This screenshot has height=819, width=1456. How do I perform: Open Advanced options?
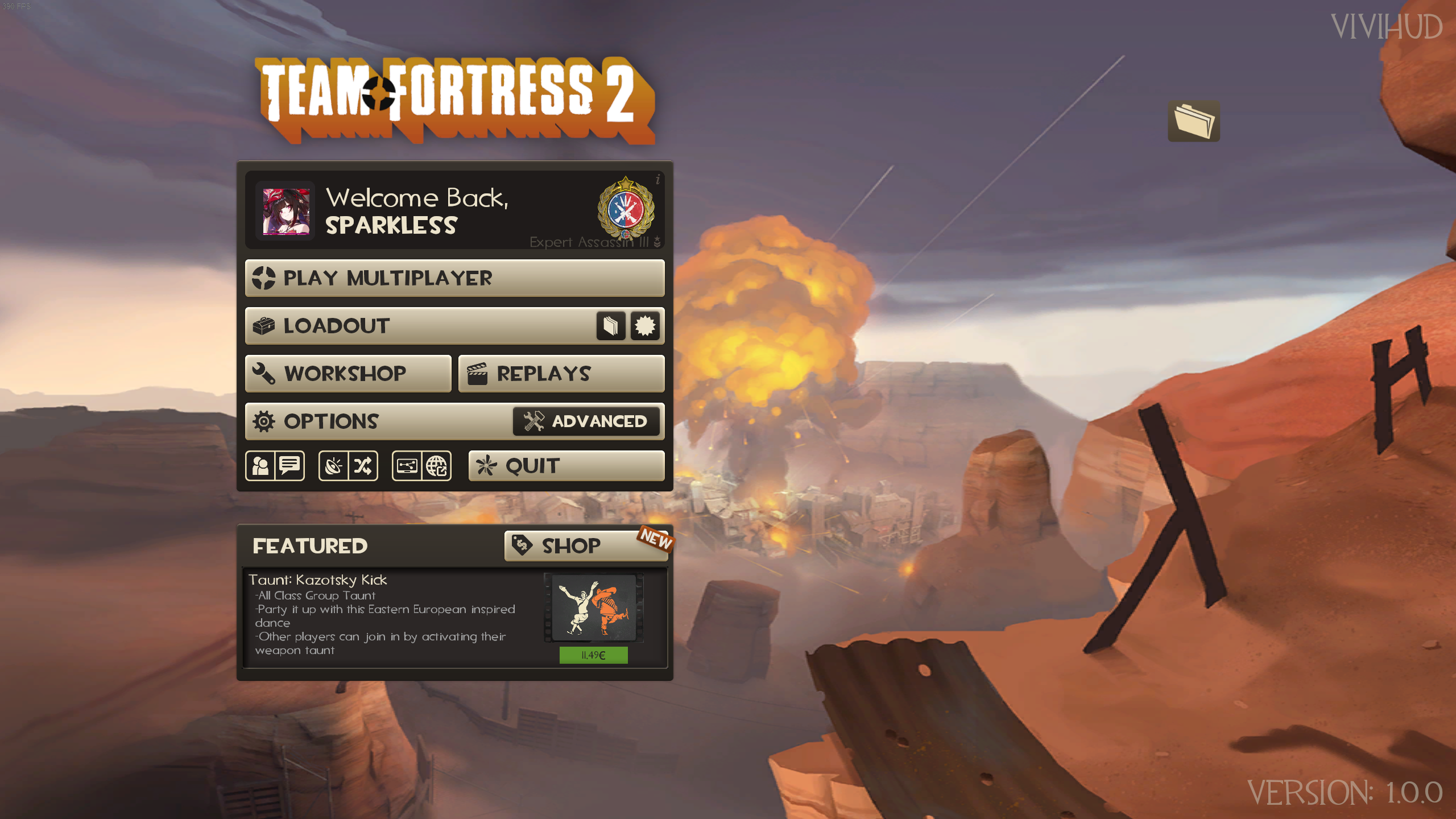[x=586, y=421]
